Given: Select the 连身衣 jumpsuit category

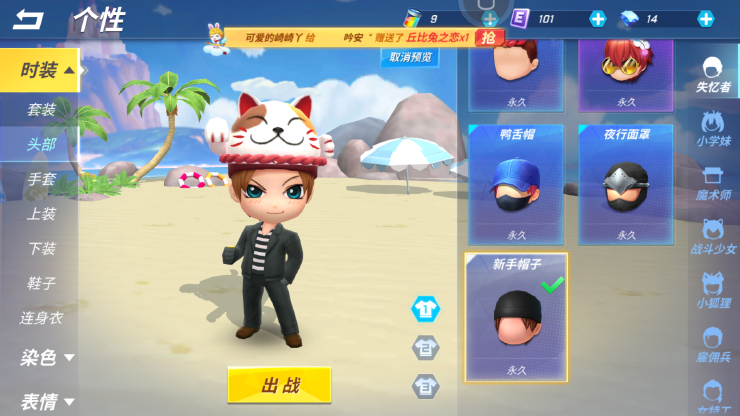Looking at the screenshot, I should pyautogui.click(x=41, y=318).
